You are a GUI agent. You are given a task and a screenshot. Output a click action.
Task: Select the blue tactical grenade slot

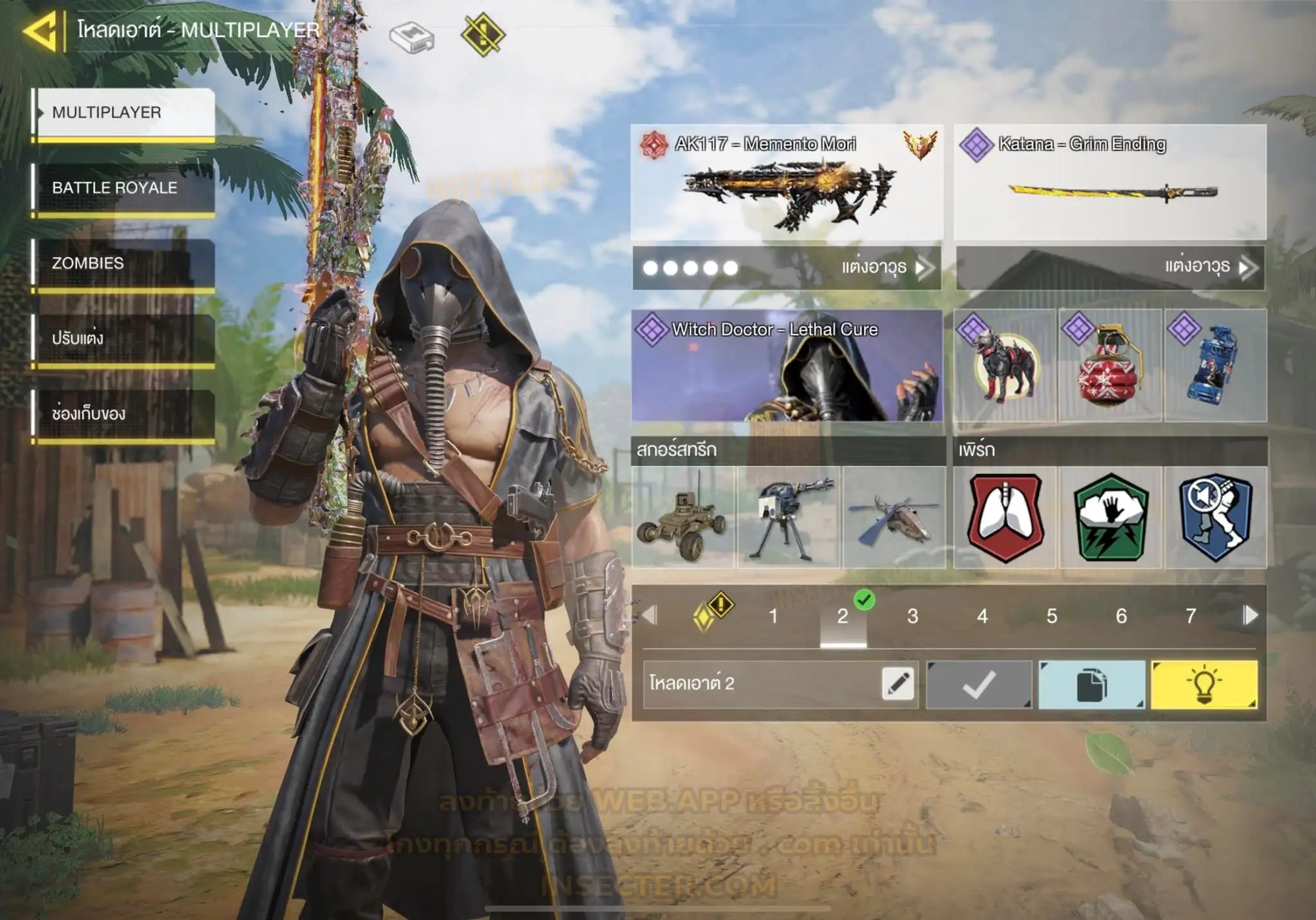click(1215, 365)
